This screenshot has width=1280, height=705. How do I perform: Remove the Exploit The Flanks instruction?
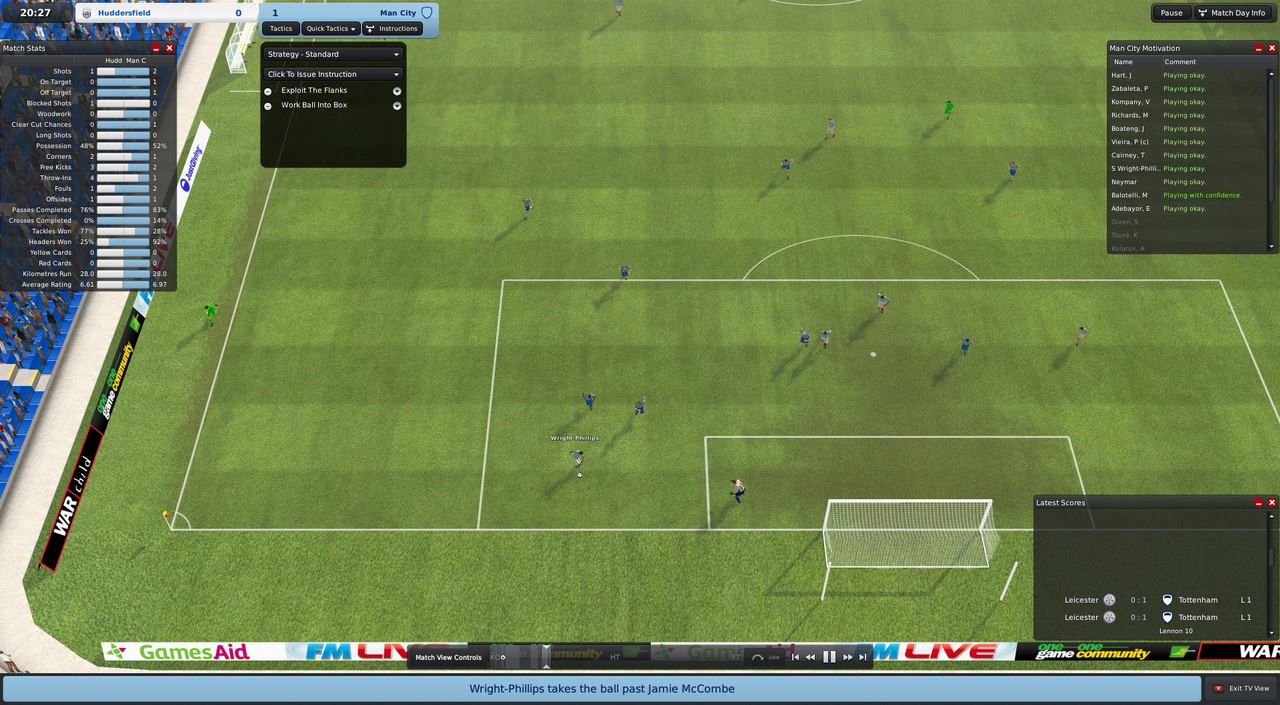268,91
